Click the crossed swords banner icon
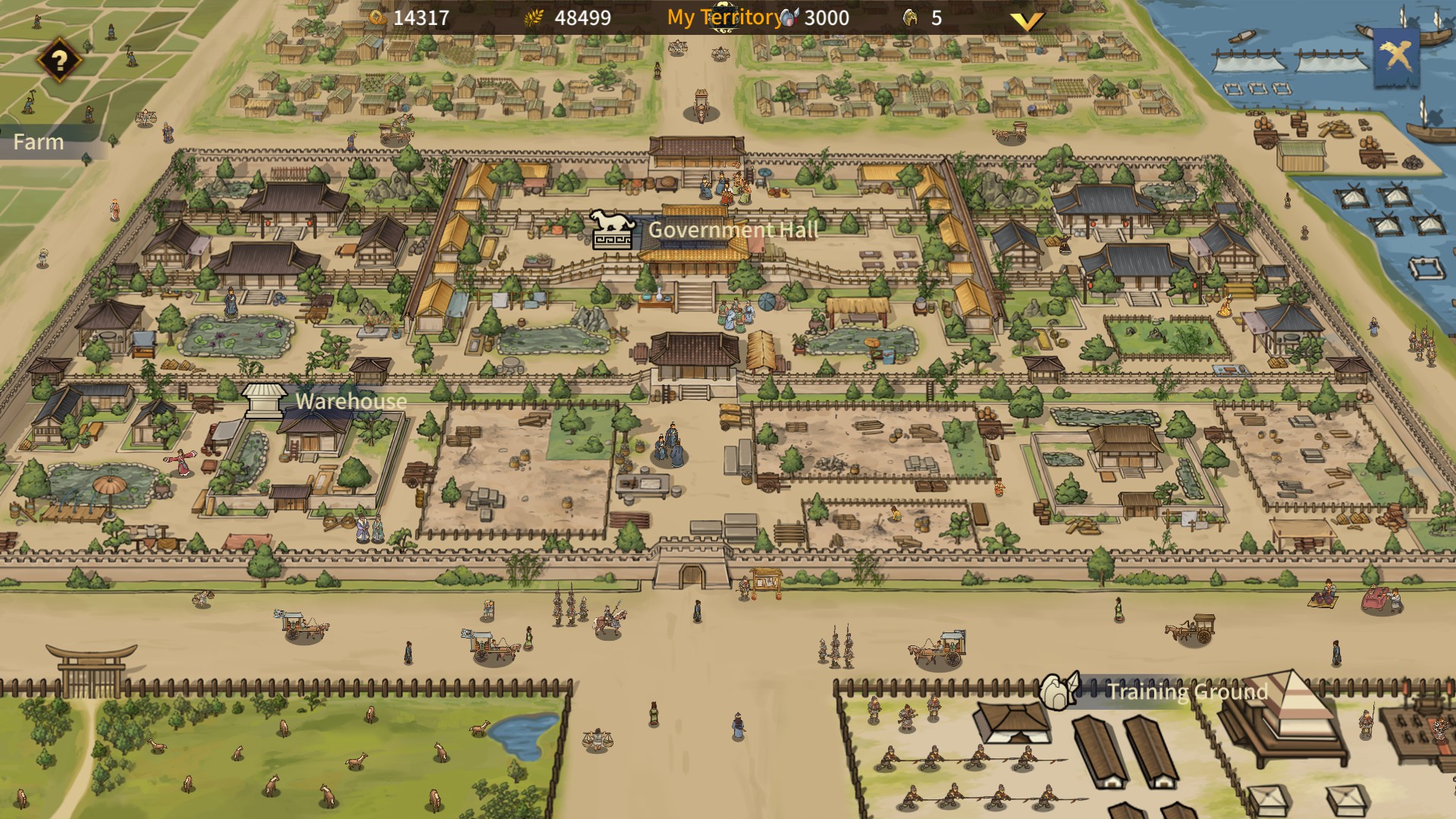 pos(1397,55)
